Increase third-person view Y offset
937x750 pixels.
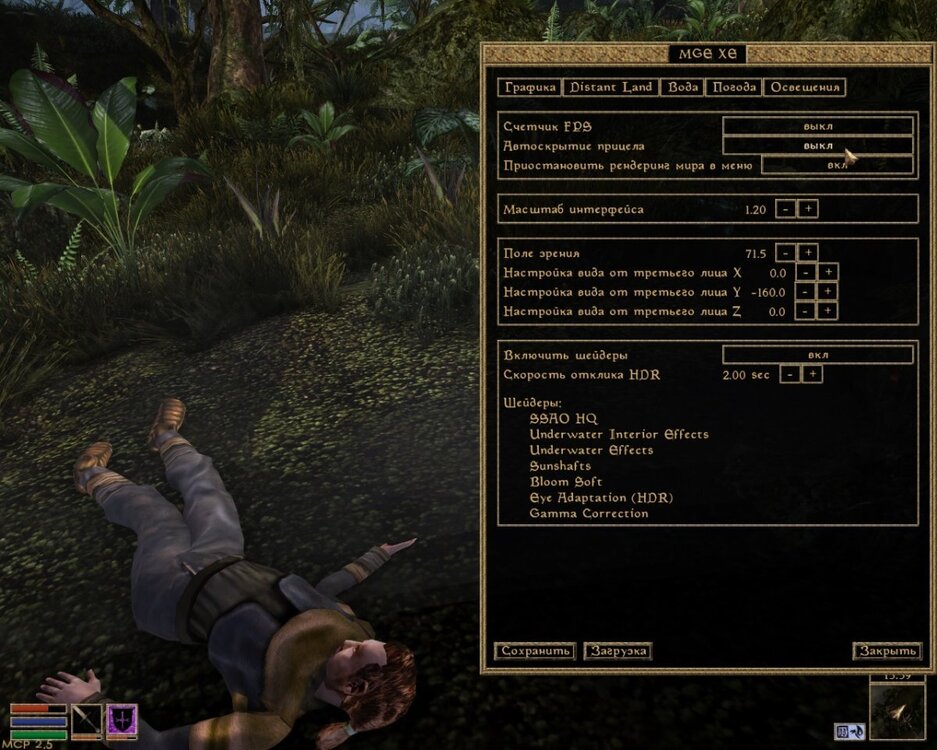click(x=828, y=291)
